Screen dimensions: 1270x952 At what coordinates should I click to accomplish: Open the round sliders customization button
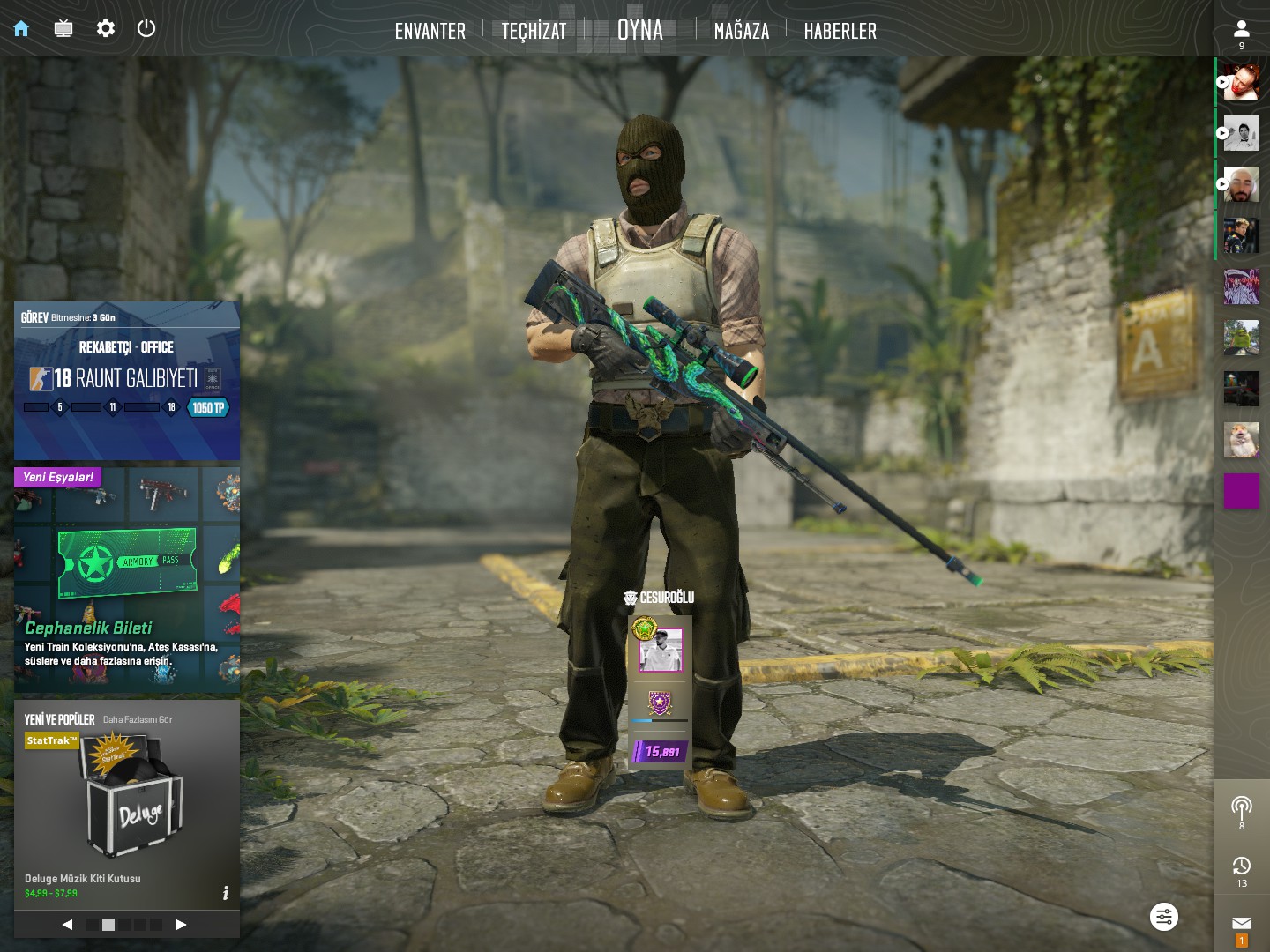(1164, 917)
